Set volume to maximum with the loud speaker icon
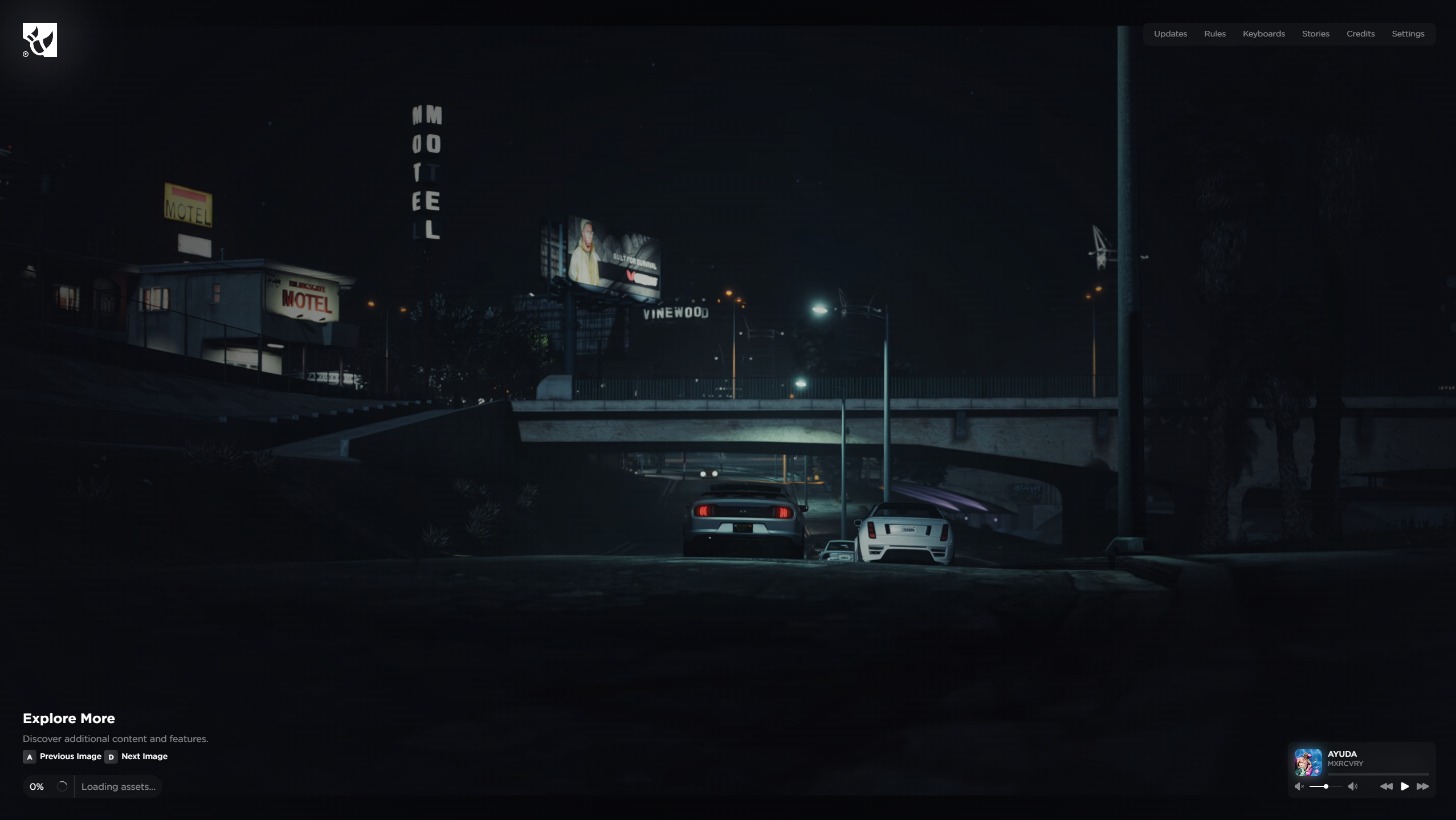The height and width of the screenshot is (820, 1456). [x=1353, y=786]
